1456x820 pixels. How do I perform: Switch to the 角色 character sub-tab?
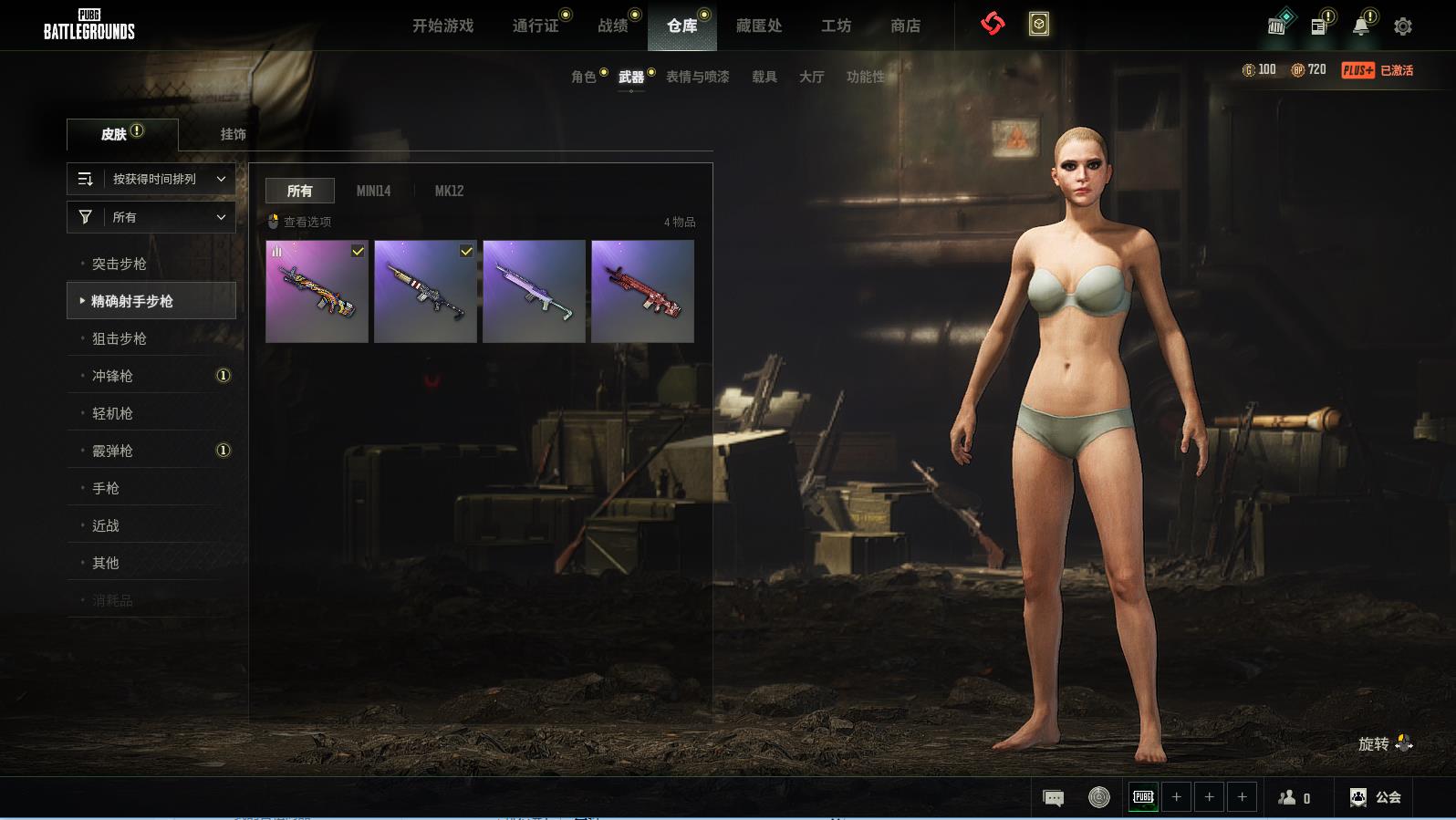click(x=584, y=77)
